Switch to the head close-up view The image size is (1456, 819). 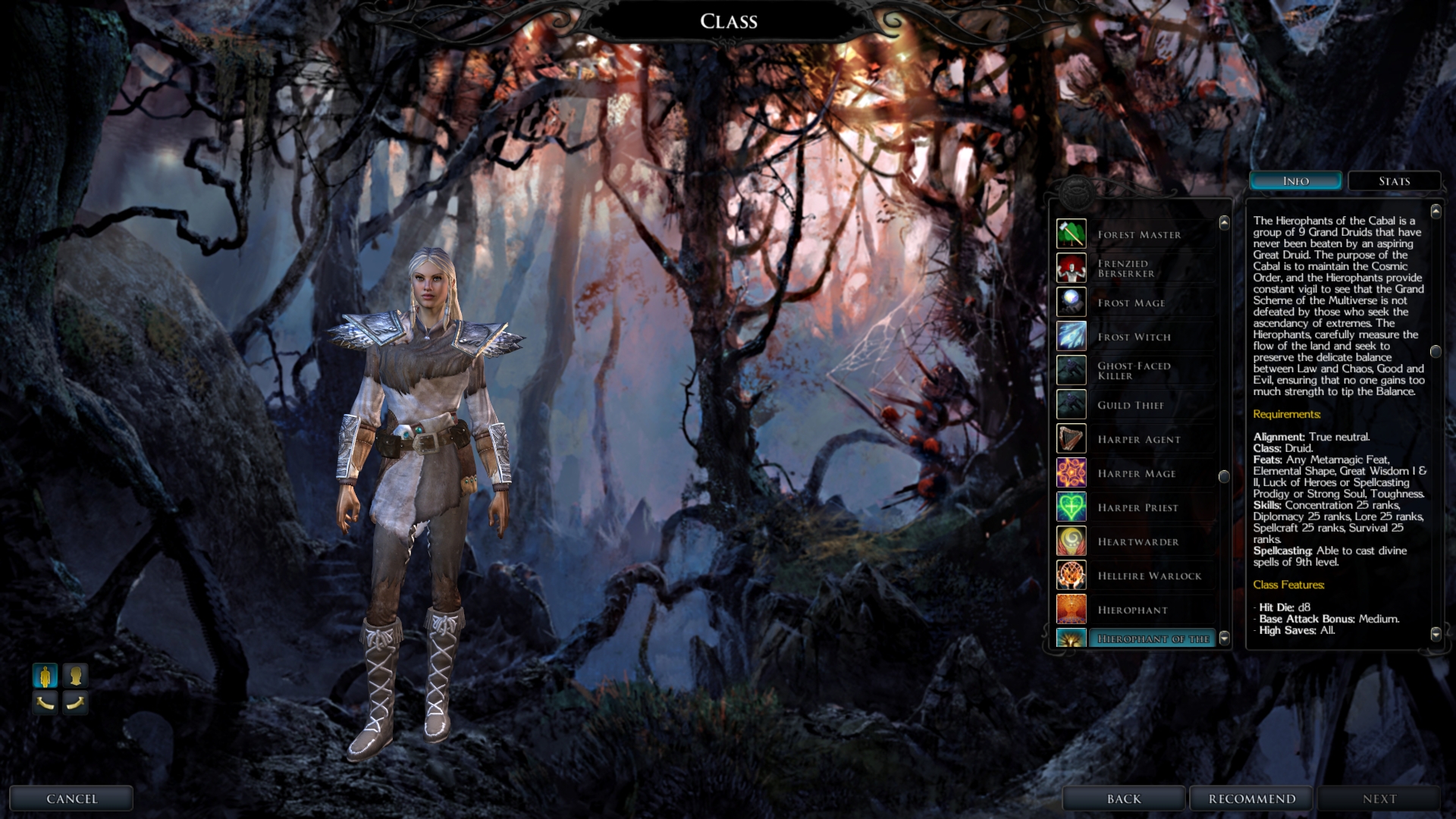tap(75, 675)
